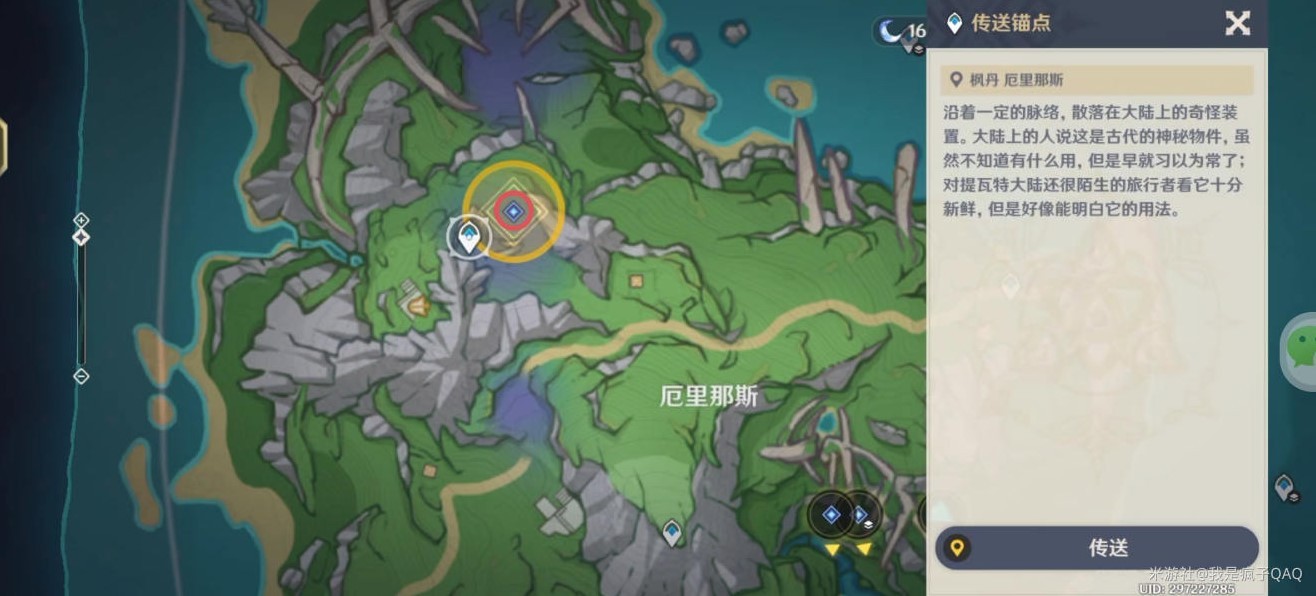
Task: Select the white pin marker beside the yellow ring
Action: (x=467, y=236)
